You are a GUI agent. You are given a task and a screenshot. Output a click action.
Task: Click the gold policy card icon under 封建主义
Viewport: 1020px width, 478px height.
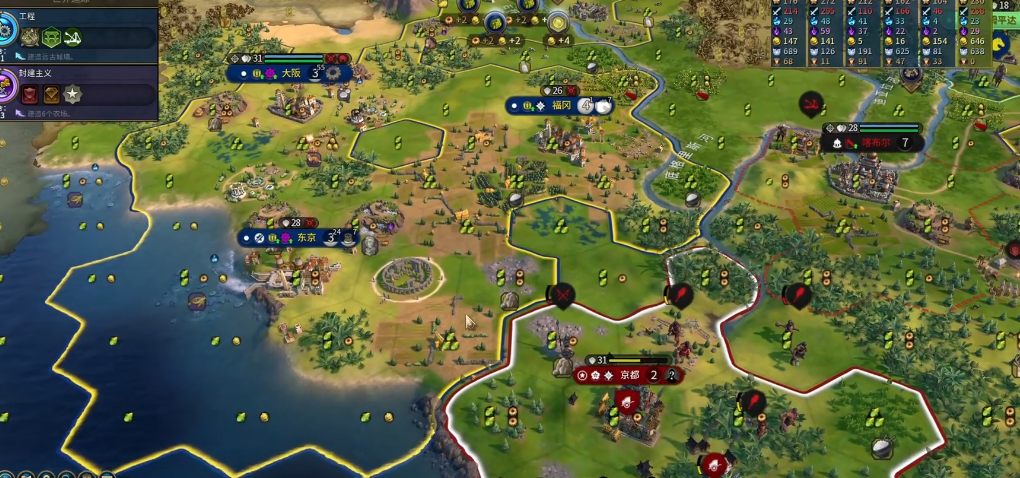pos(51,95)
